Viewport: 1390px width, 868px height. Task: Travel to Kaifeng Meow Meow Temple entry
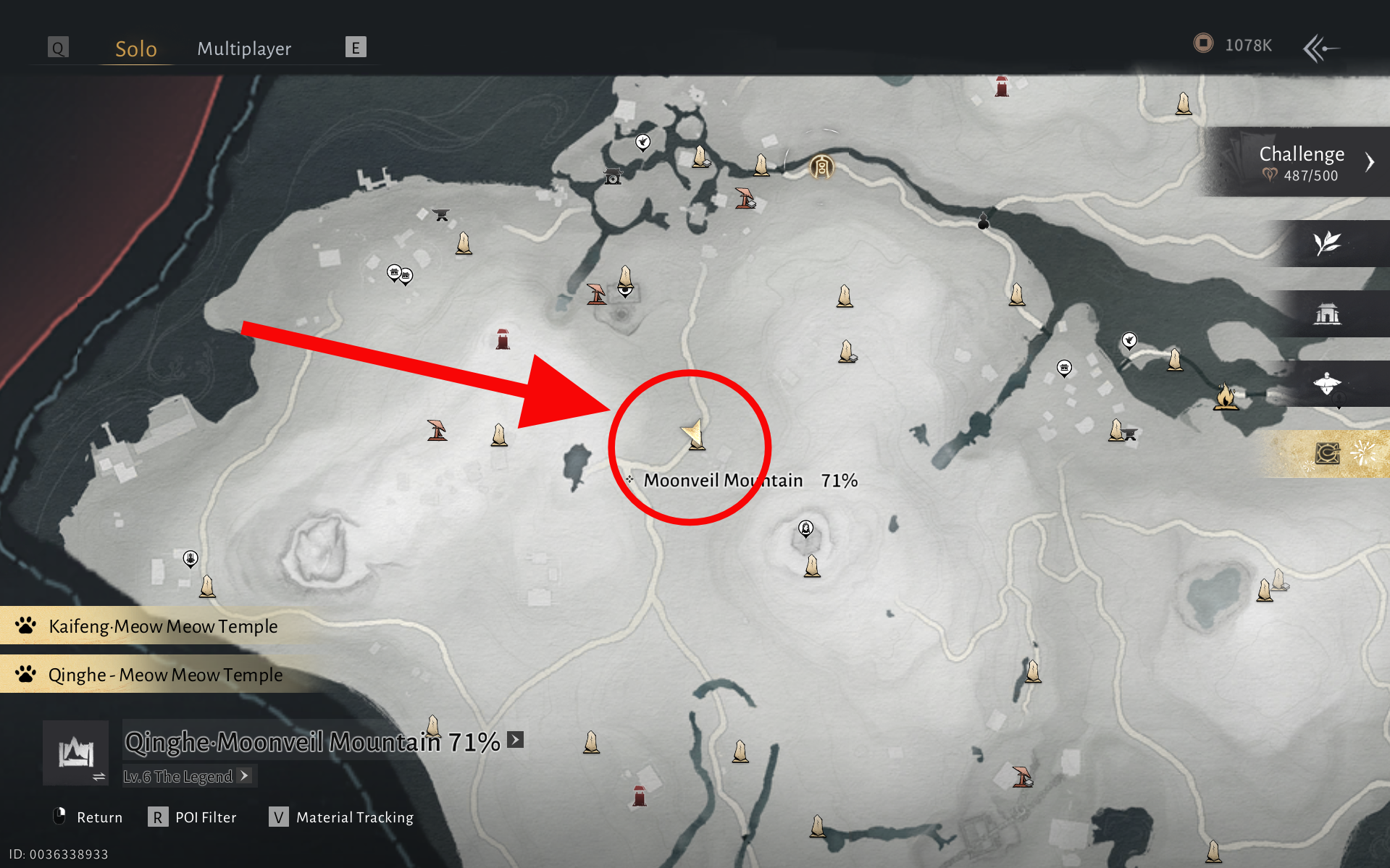click(163, 626)
